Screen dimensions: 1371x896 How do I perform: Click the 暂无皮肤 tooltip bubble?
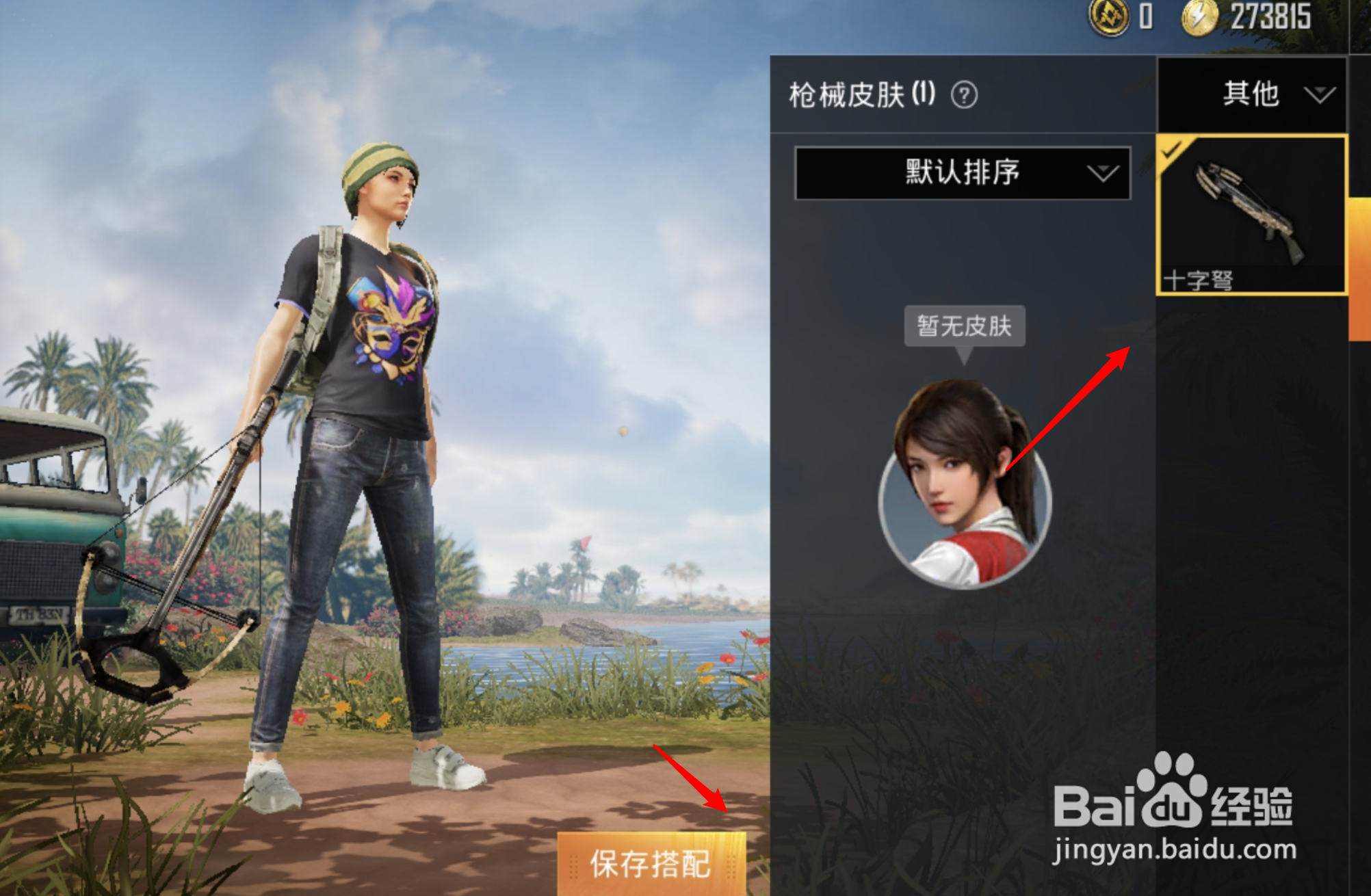coord(965,327)
